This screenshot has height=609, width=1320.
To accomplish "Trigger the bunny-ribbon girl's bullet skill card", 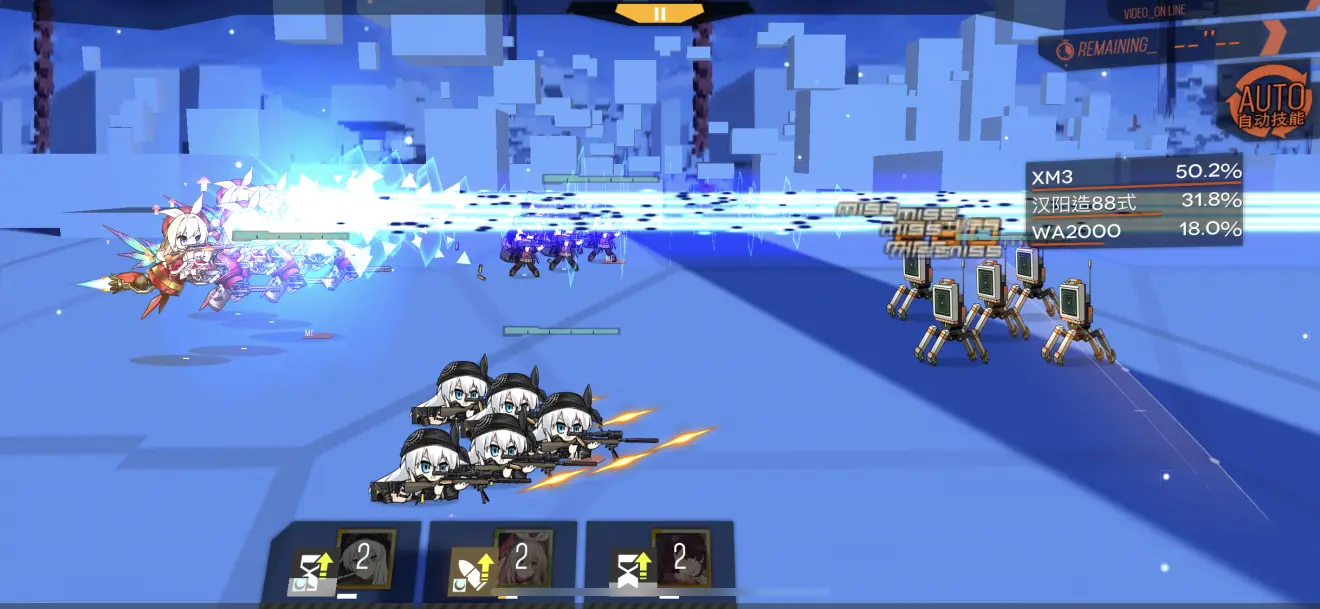I will pos(502,562).
